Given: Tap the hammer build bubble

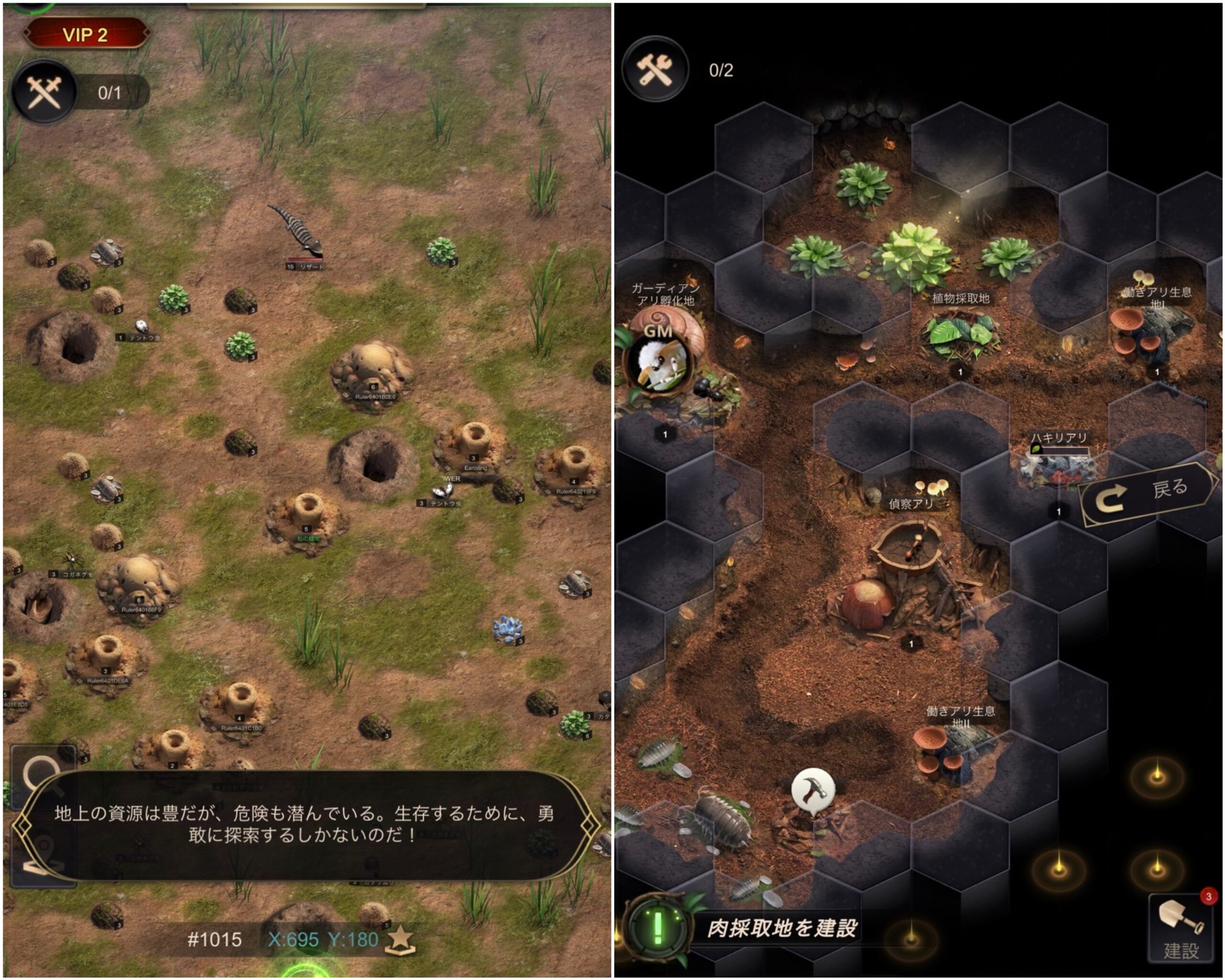Looking at the screenshot, I should pyautogui.click(x=813, y=789).
